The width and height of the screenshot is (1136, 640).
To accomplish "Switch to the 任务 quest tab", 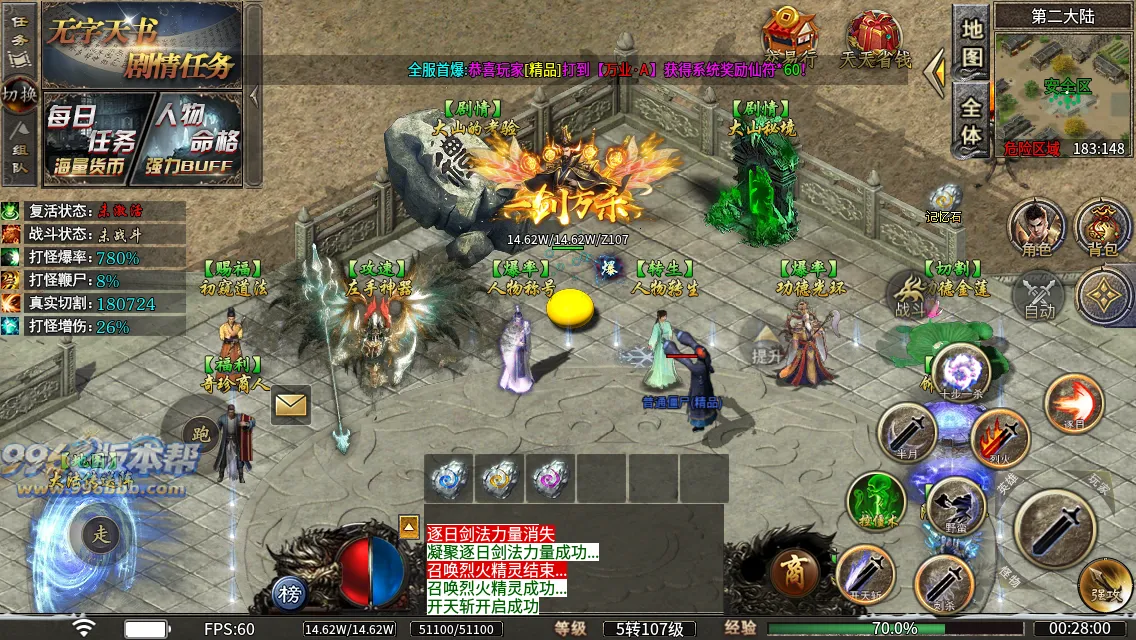I will (19, 36).
